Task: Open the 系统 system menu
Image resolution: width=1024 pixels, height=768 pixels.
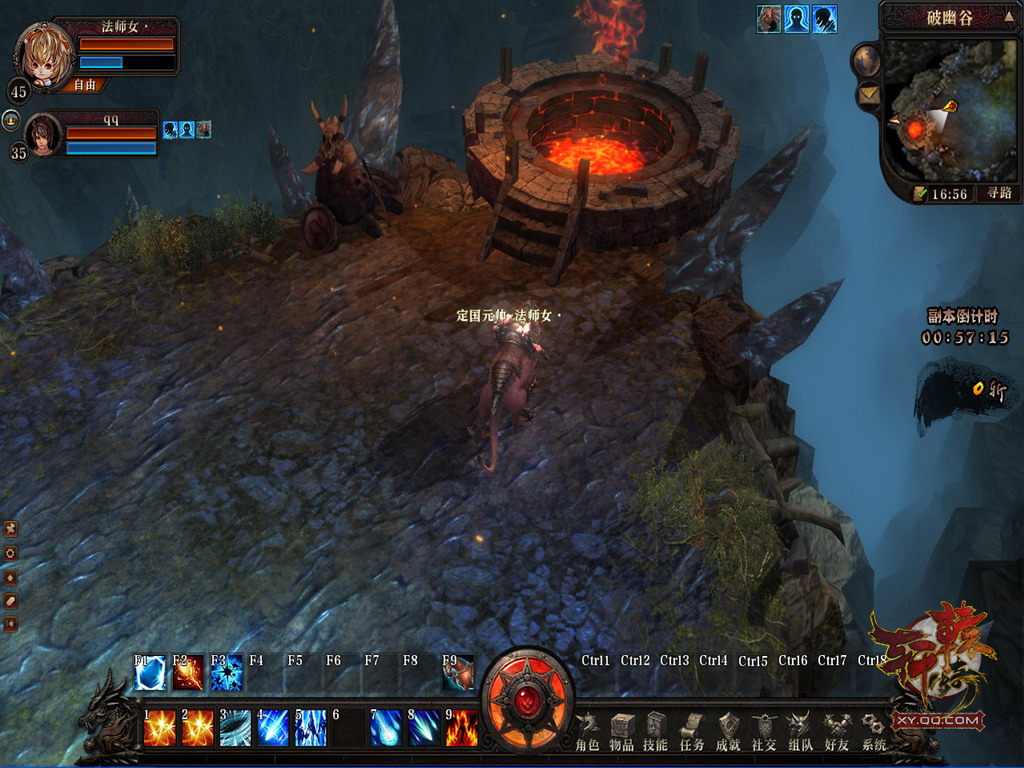Action: pyautogui.click(x=873, y=731)
